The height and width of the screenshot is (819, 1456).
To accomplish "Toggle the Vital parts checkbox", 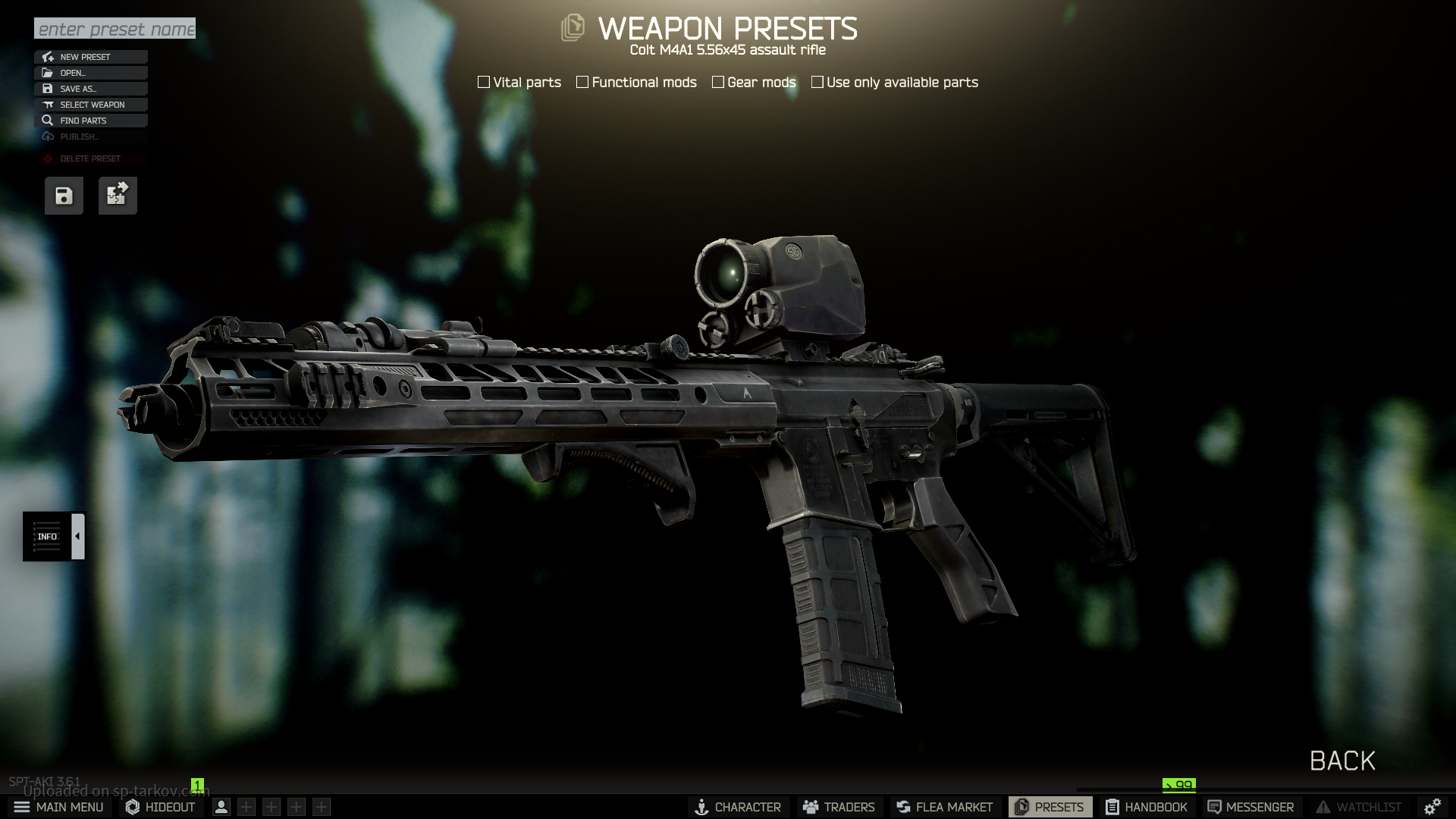I will click(484, 82).
